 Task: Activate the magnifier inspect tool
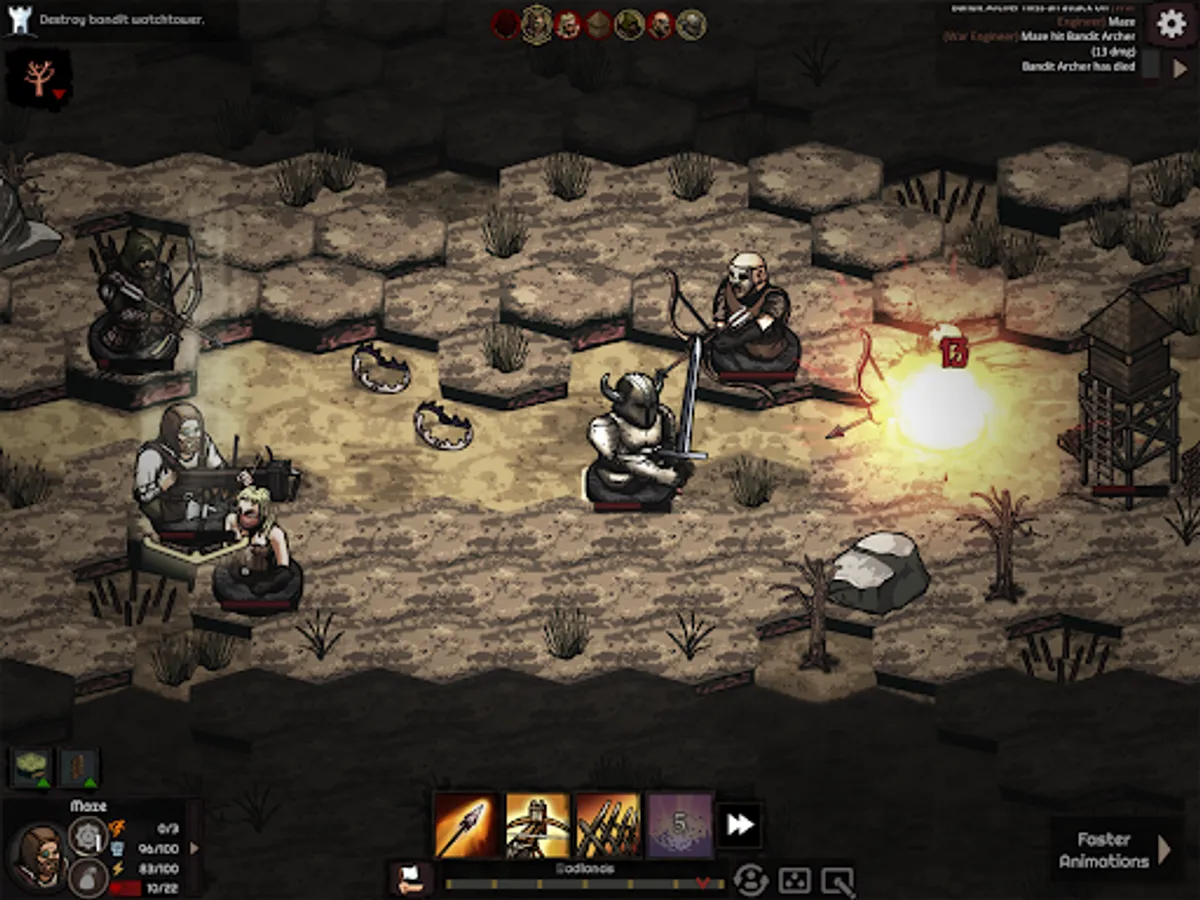[x=837, y=880]
